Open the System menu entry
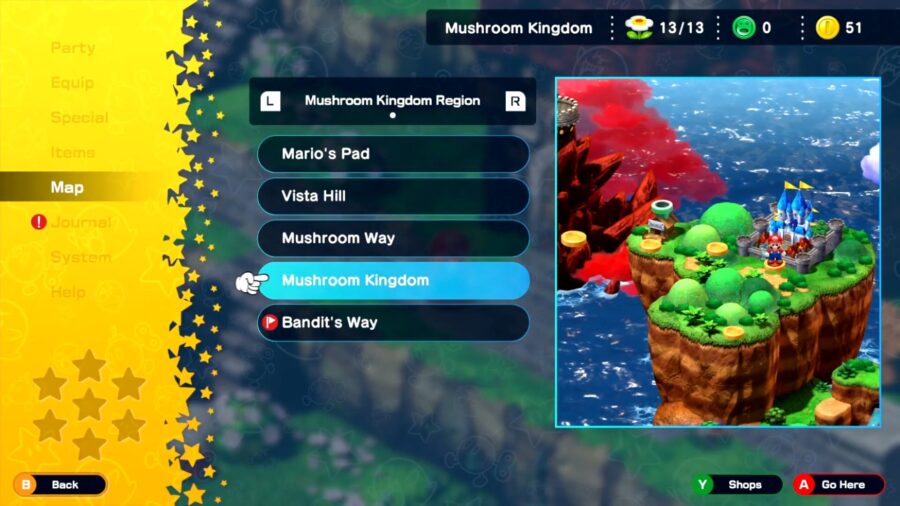 [x=80, y=257]
